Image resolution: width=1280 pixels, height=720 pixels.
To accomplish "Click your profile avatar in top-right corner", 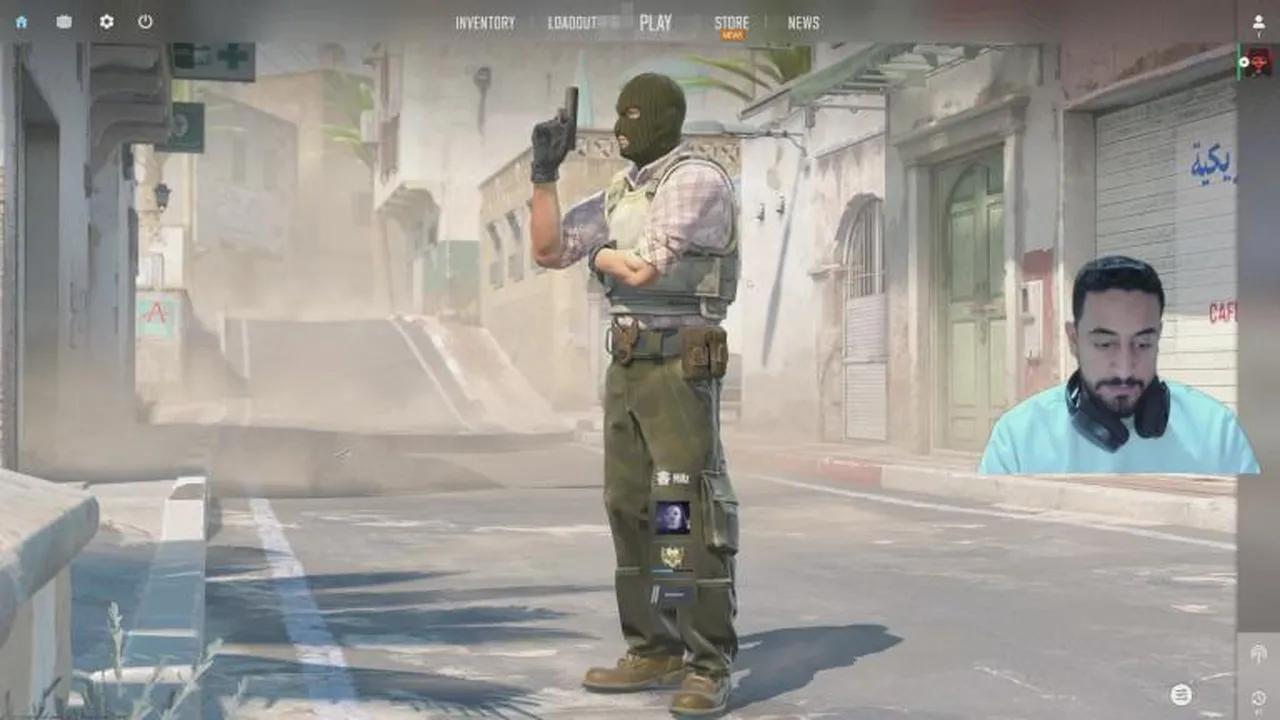I will point(1257,61).
